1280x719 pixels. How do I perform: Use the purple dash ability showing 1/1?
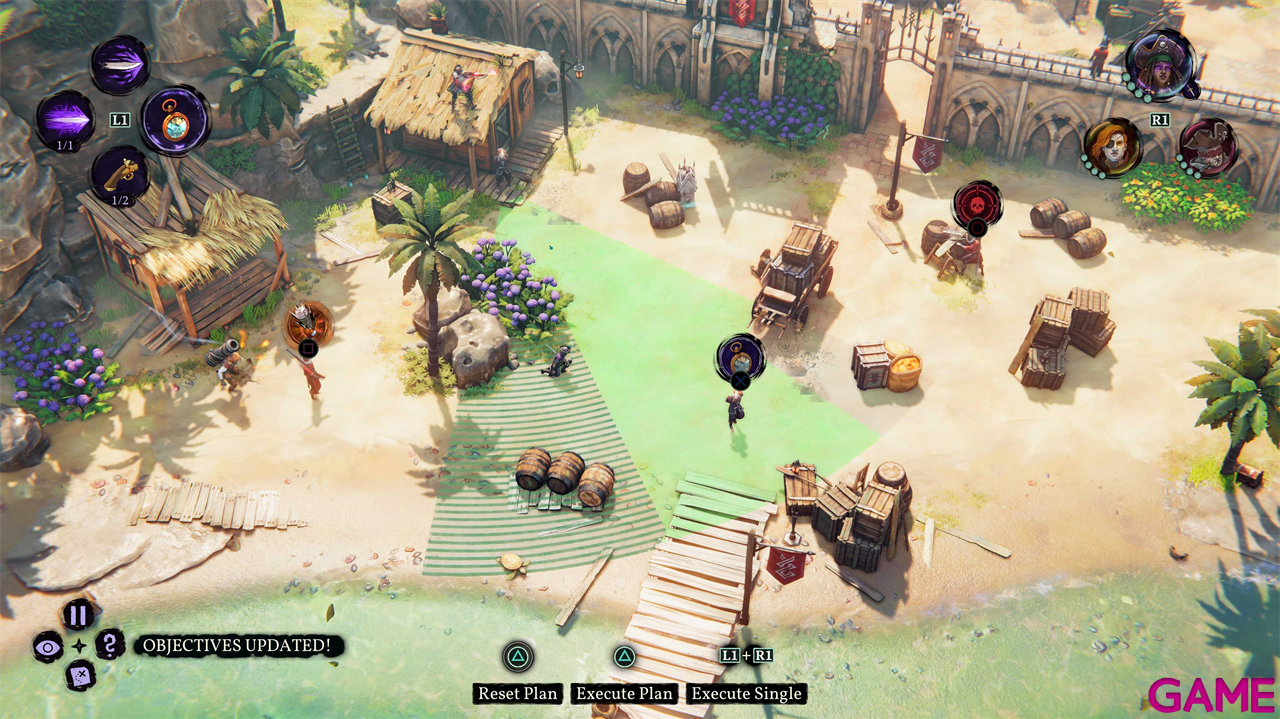pyautogui.click(x=66, y=119)
